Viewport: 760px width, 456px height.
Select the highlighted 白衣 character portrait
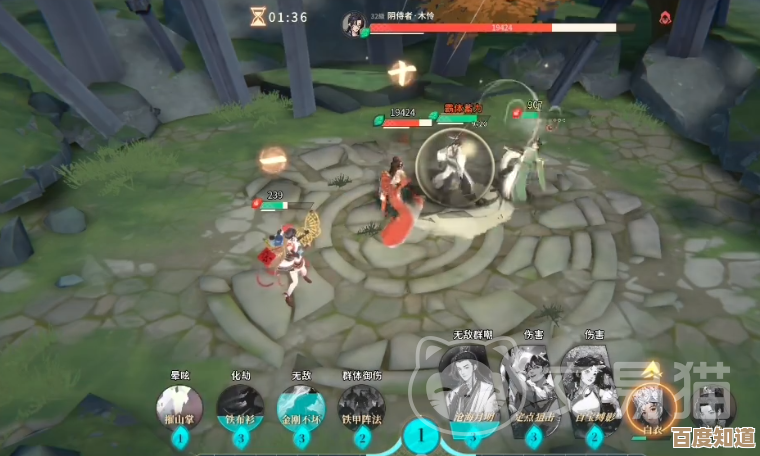pyautogui.click(x=652, y=400)
